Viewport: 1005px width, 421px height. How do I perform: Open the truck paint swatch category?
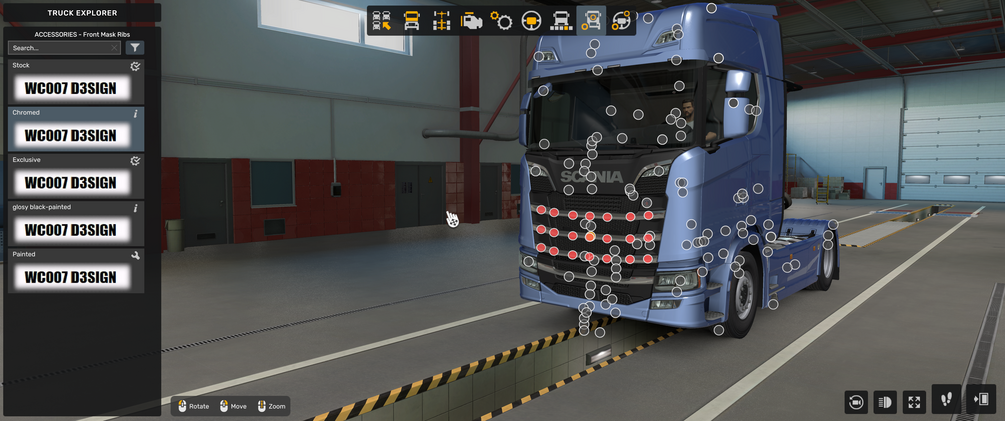tap(561, 21)
